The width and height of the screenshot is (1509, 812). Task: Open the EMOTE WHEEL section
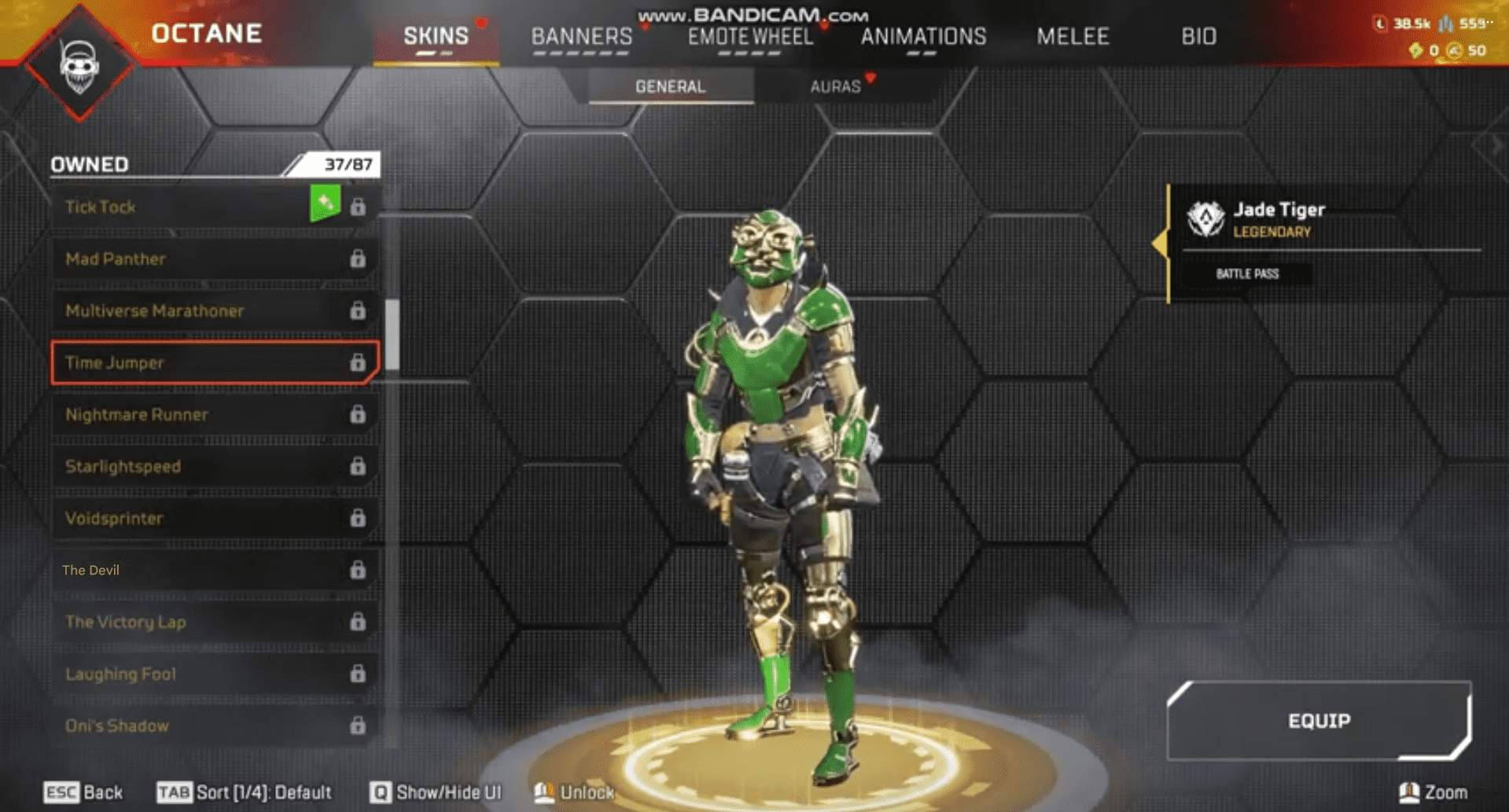[x=749, y=35]
